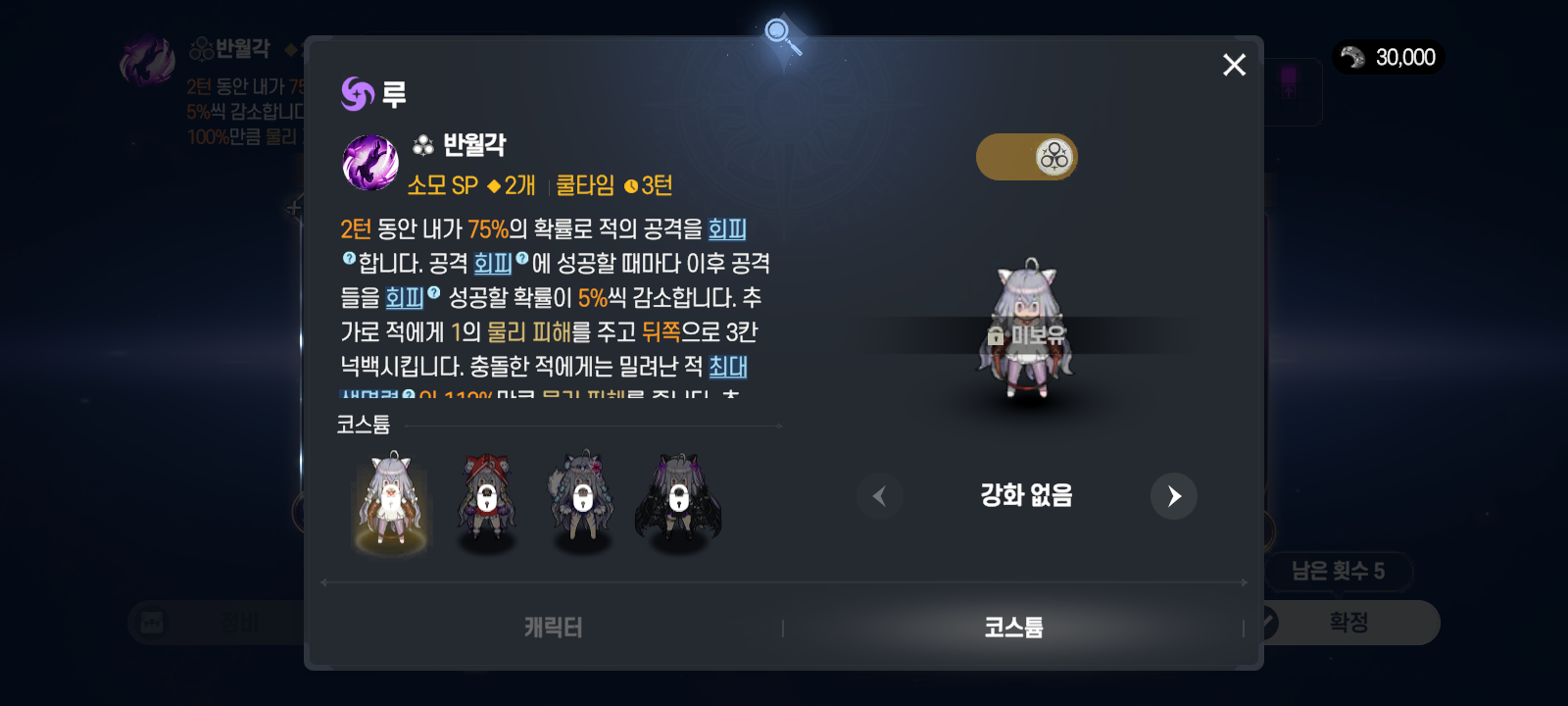The height and width of the screenshot is (706, 1568).
Task: Select the locked dark purple costume
Action: pos(678,500)
